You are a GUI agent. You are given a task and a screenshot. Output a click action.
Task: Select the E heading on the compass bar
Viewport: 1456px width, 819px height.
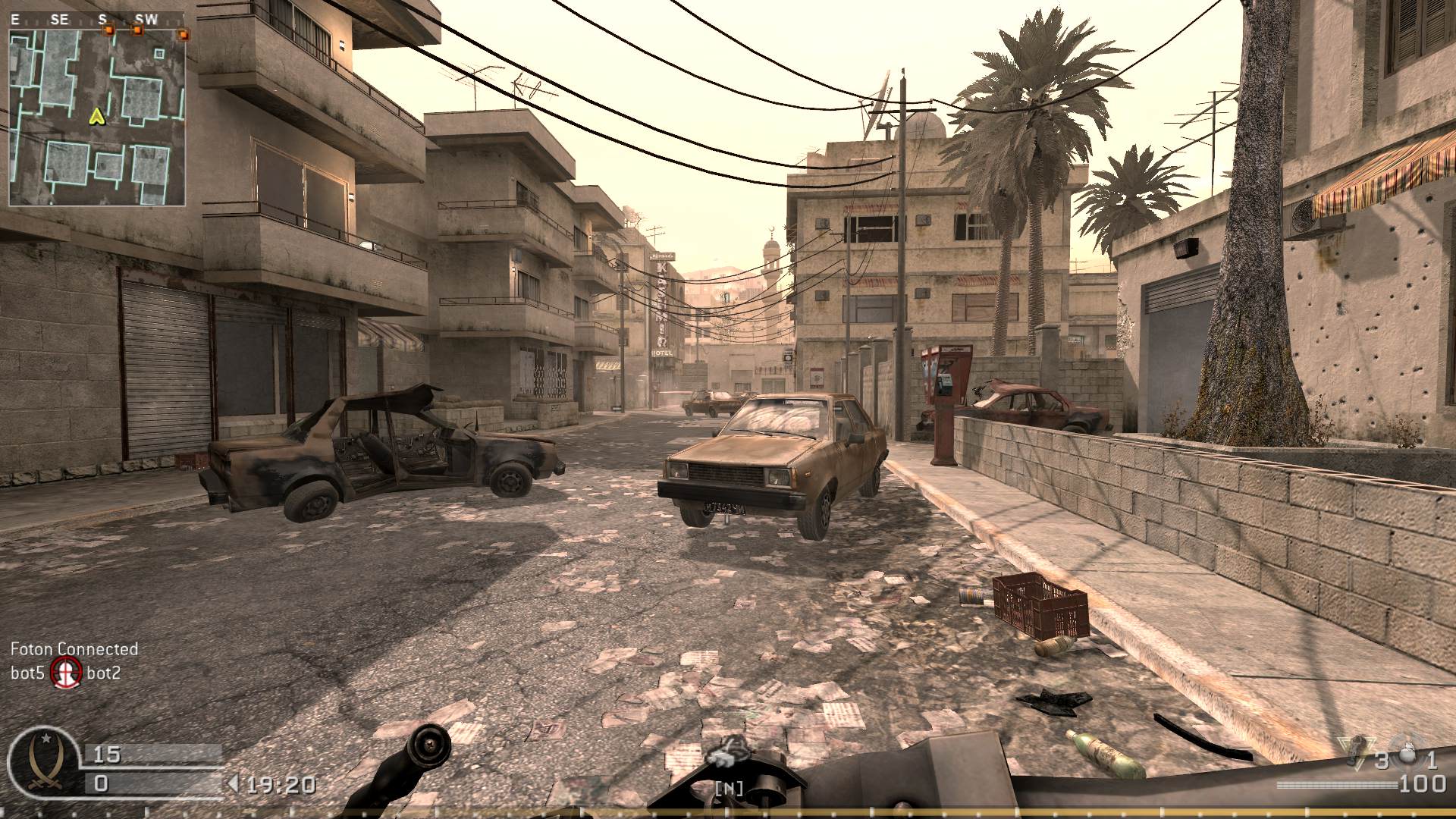pos(15,19)
